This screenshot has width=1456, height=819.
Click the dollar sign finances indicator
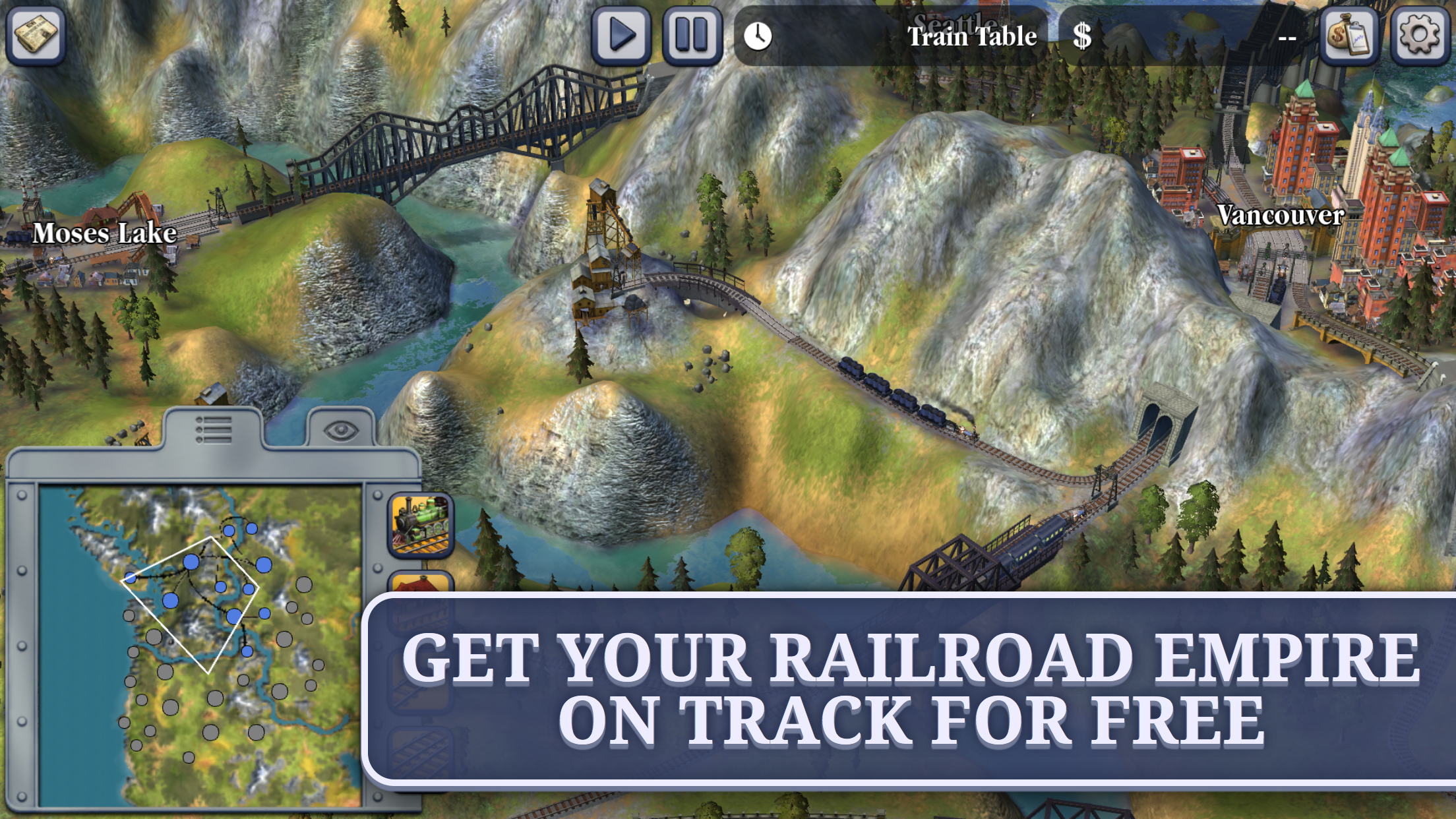[x=1081, y=36]
